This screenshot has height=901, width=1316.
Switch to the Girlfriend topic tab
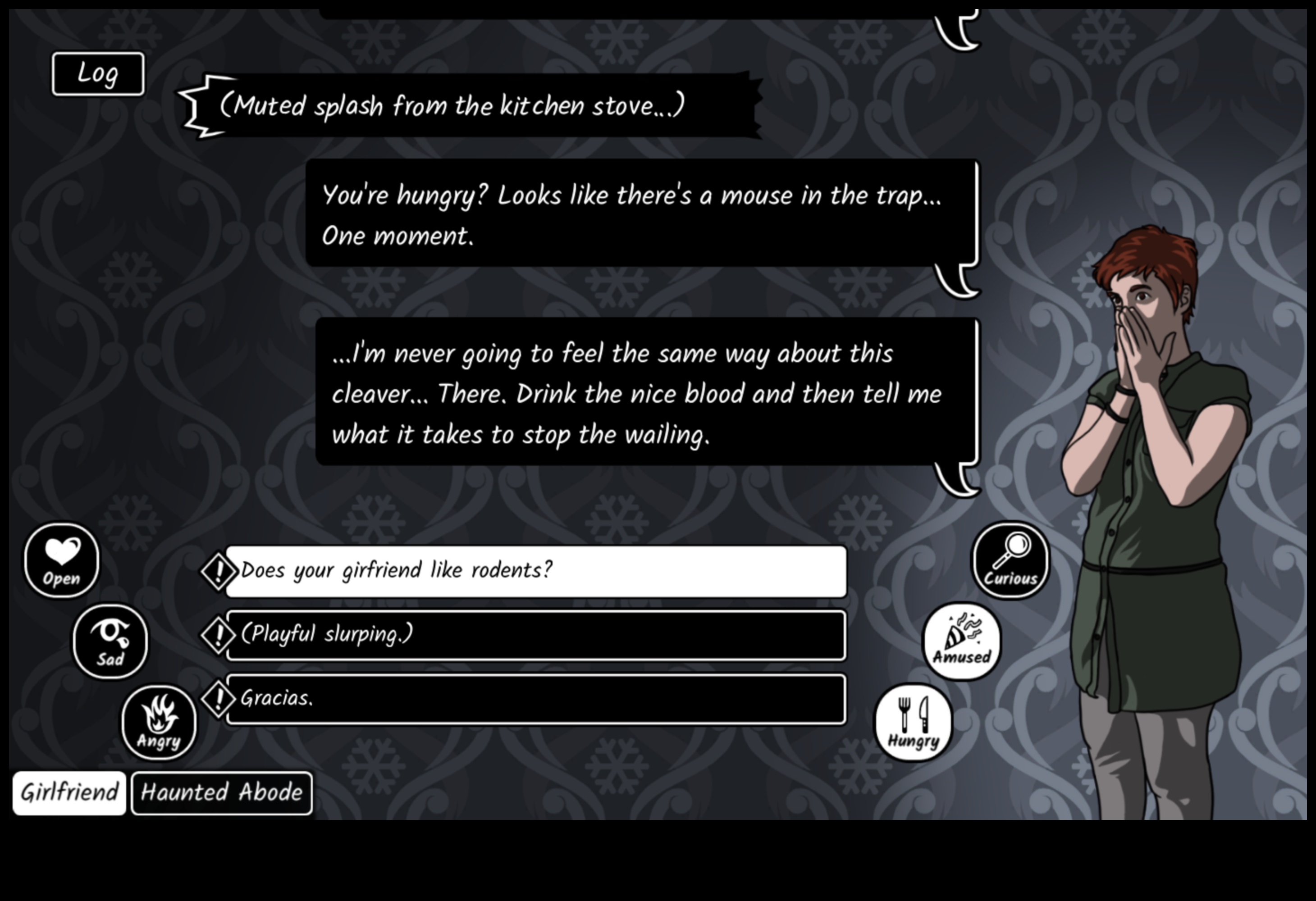coord(69,793)
